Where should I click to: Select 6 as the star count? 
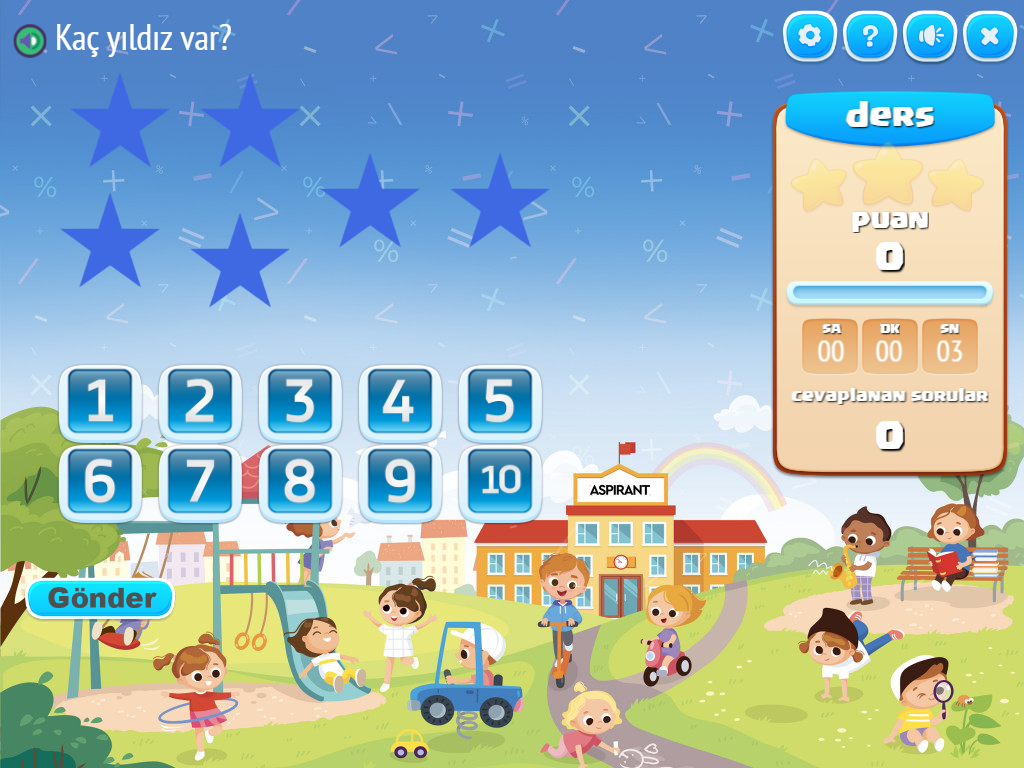point(100,482)
